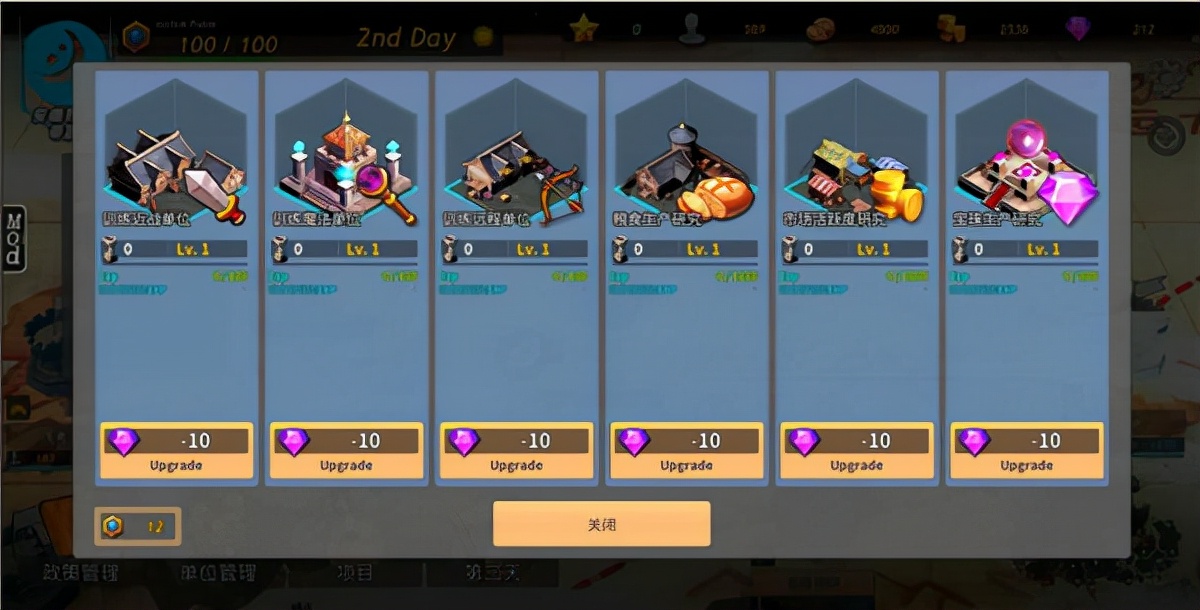The image size is (1200, 610).
Task: Click Upgrade under the pink gem production card
Action: click(x=1026, y=451)
